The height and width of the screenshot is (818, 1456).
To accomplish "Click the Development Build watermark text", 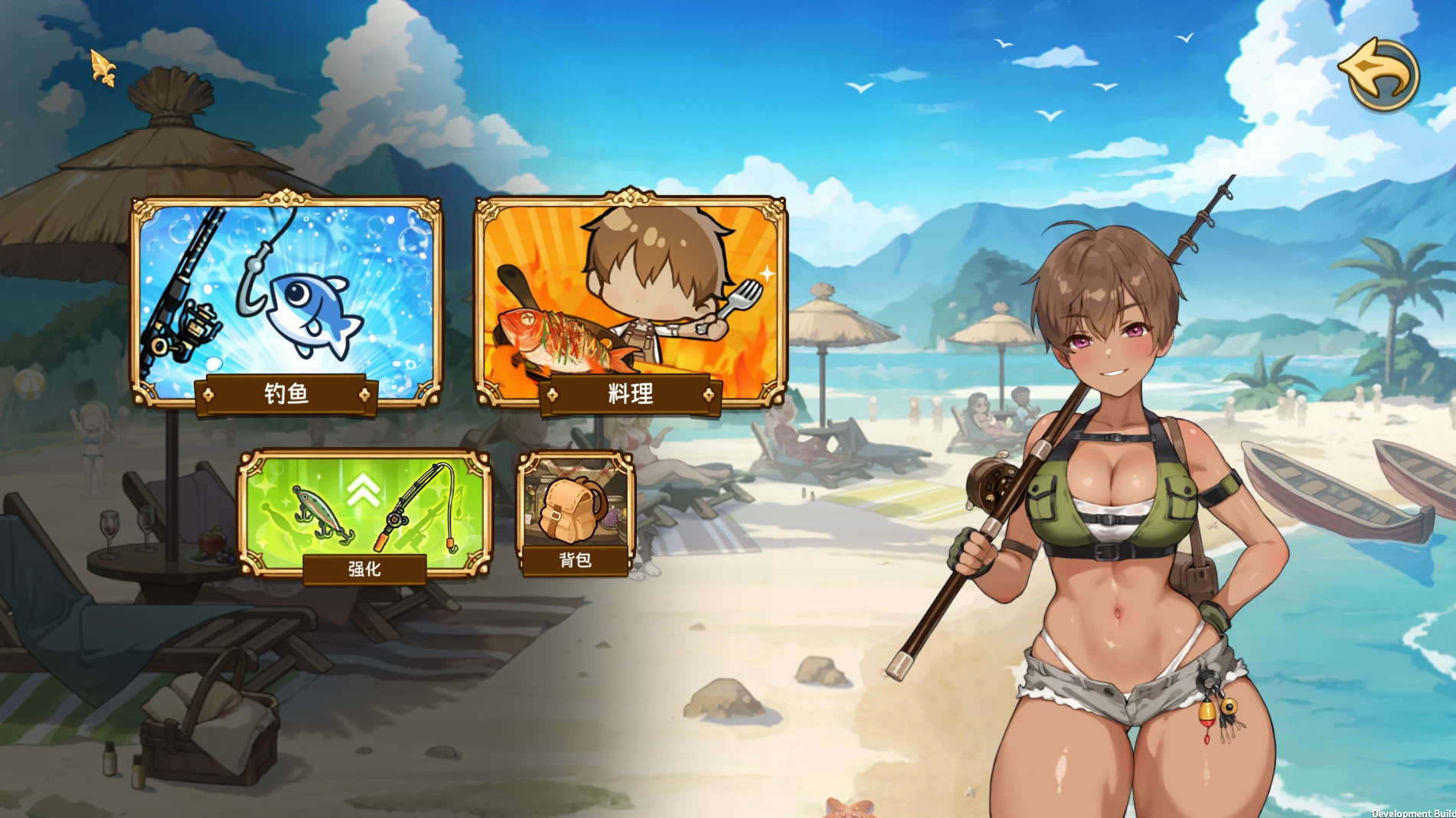I will [x=1415, y=813].
